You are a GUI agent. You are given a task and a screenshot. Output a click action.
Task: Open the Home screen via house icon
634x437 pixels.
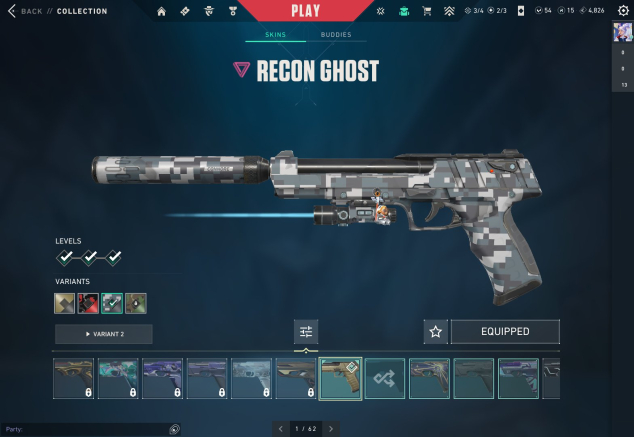[162, 11]
